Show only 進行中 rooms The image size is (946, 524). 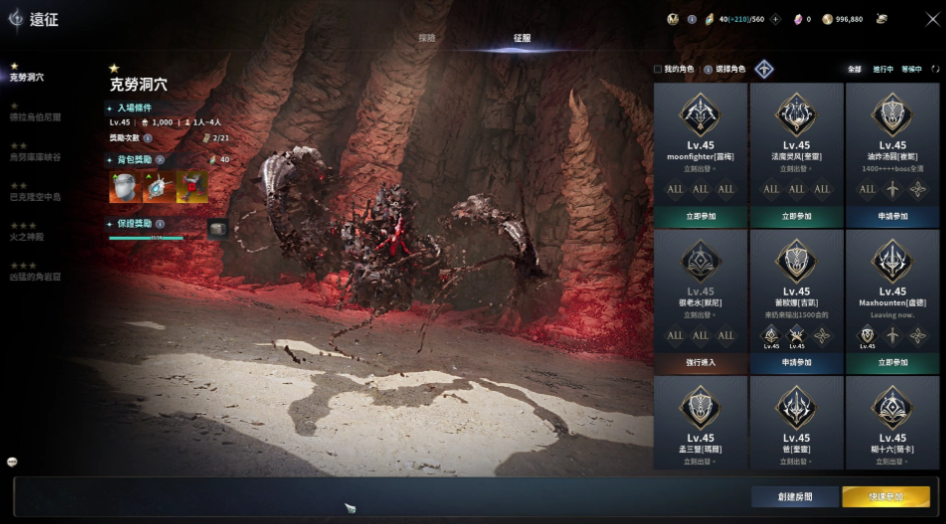(881, 69)
